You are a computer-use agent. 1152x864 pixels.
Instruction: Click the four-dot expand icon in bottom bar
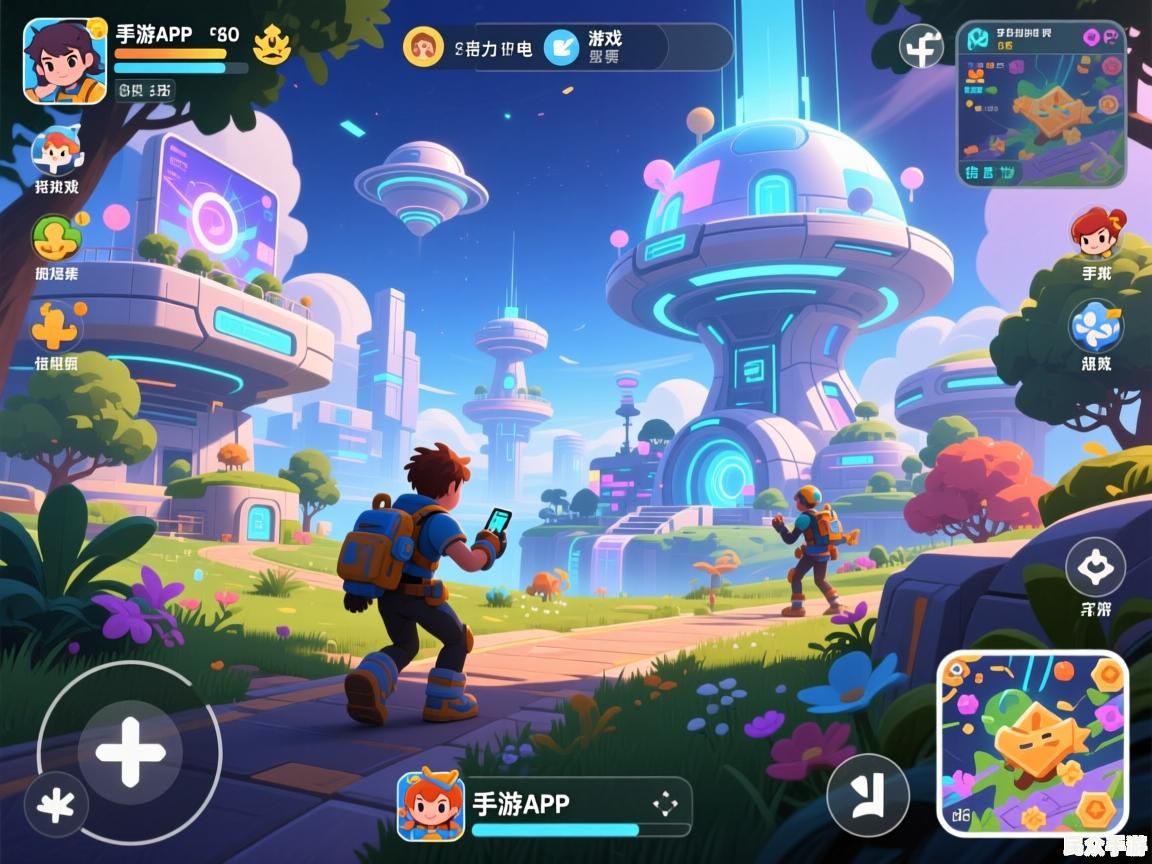click(x=664, y=804)
